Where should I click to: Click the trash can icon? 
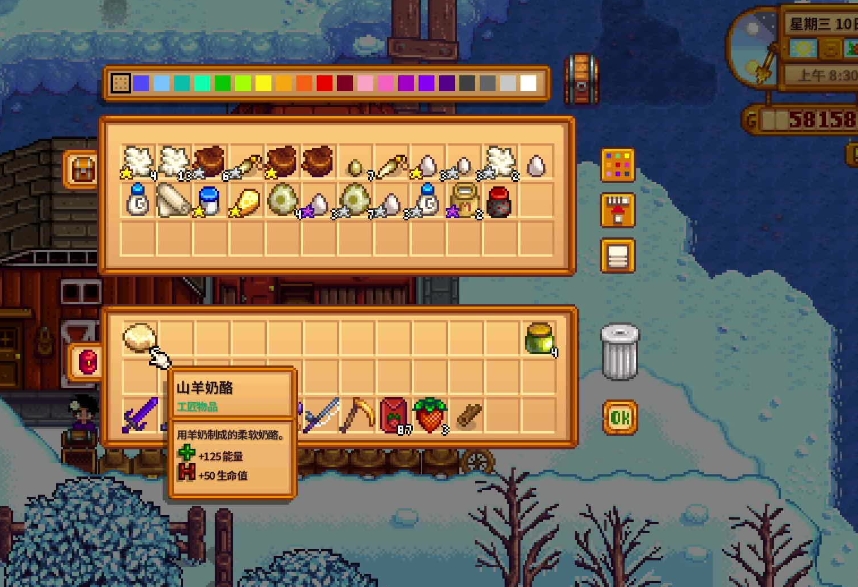(x=619, y=352)
